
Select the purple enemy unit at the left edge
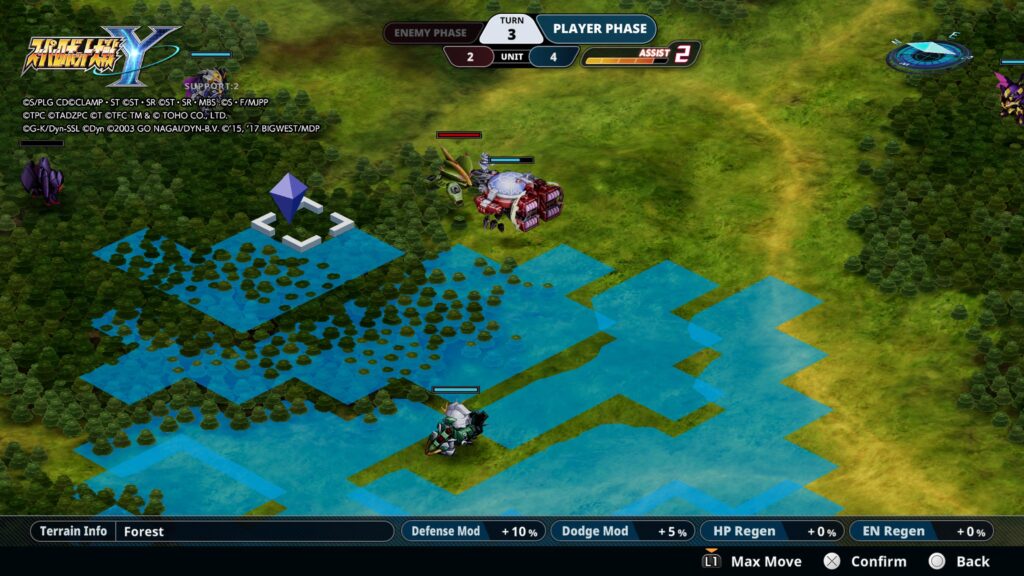coord(42,180)
